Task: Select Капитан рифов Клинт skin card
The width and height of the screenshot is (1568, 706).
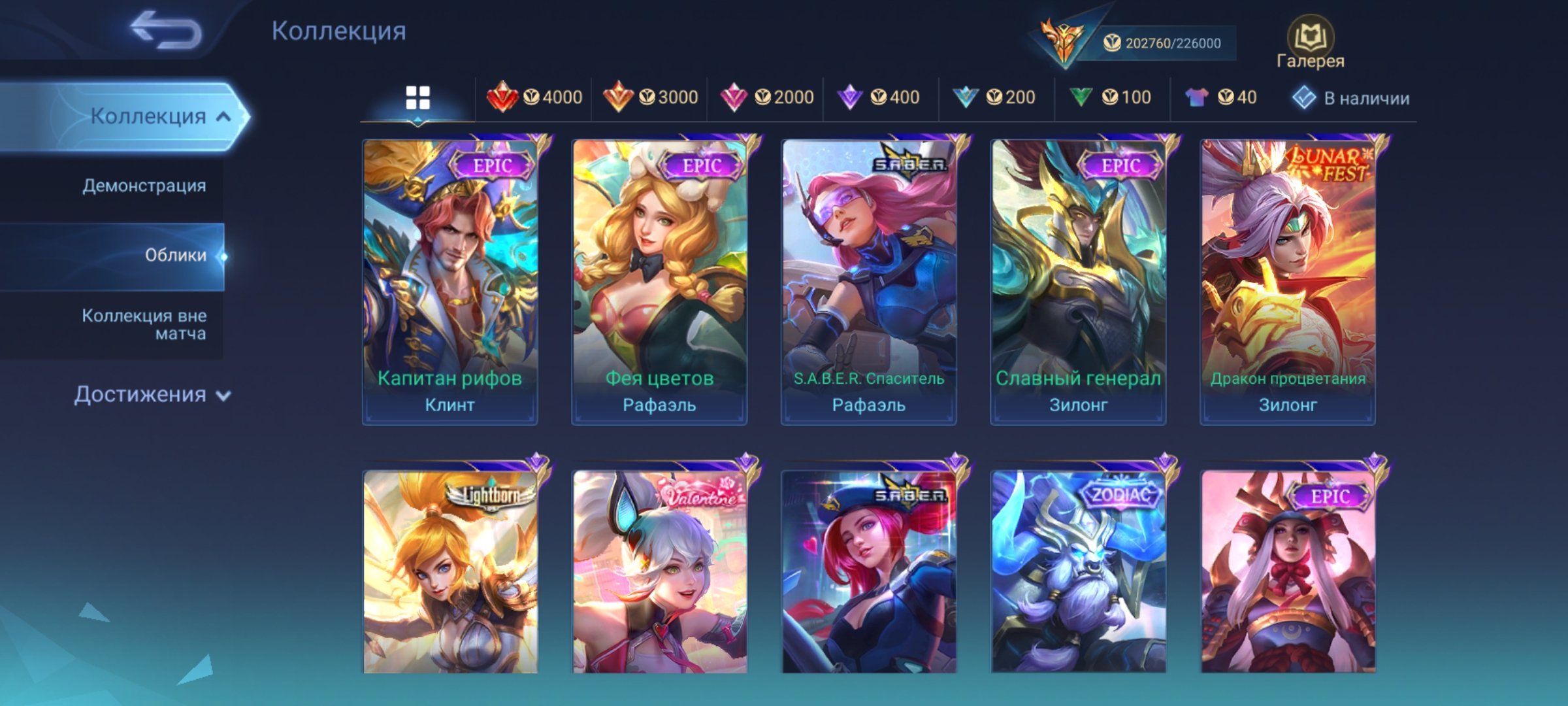Action: pyautogui.click(x=450, y=281)
